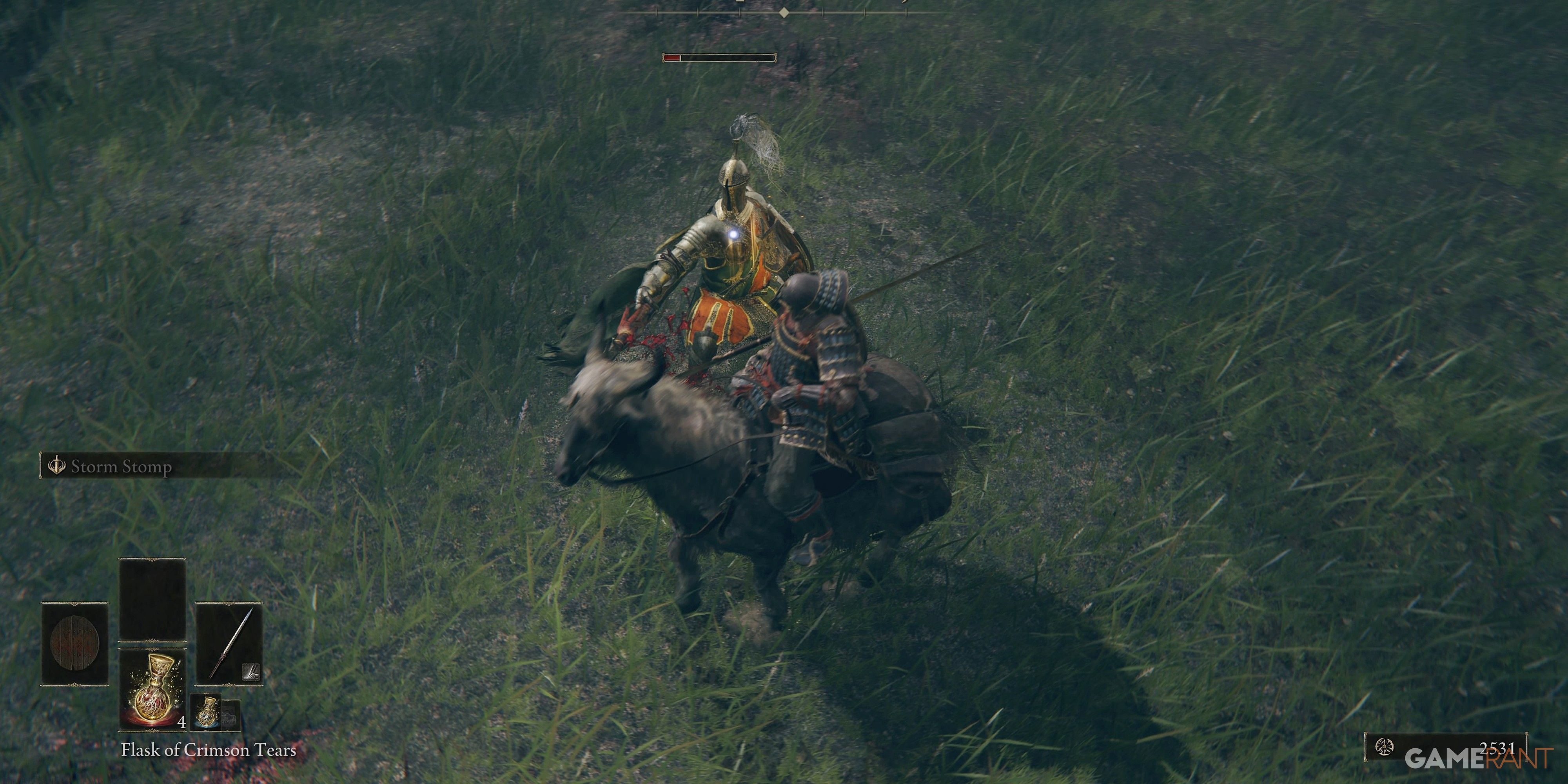Click the red fill of the enemy HP gauge

point(673,59)
